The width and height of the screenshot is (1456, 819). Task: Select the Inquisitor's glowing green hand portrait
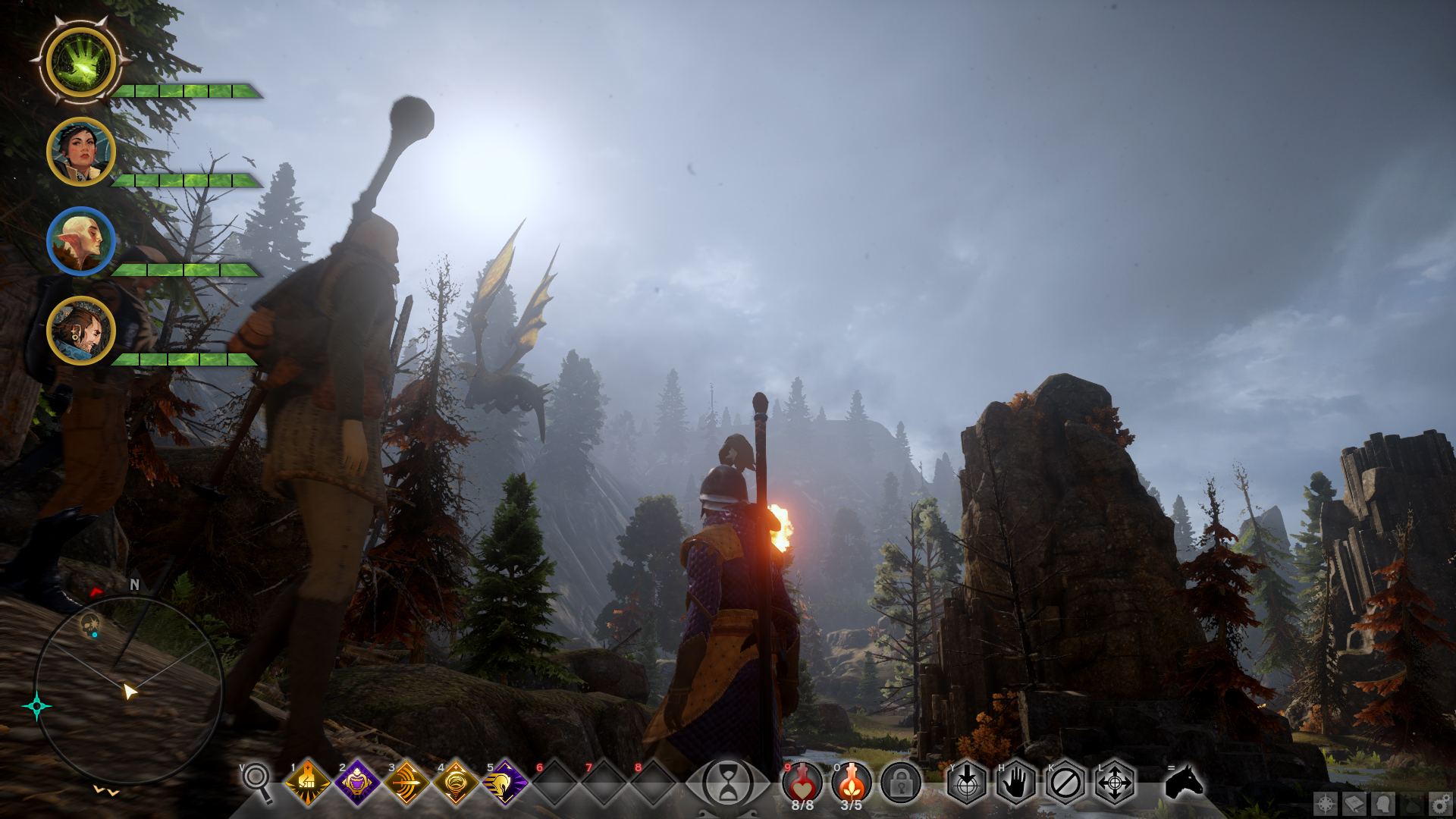click(80, 62)
